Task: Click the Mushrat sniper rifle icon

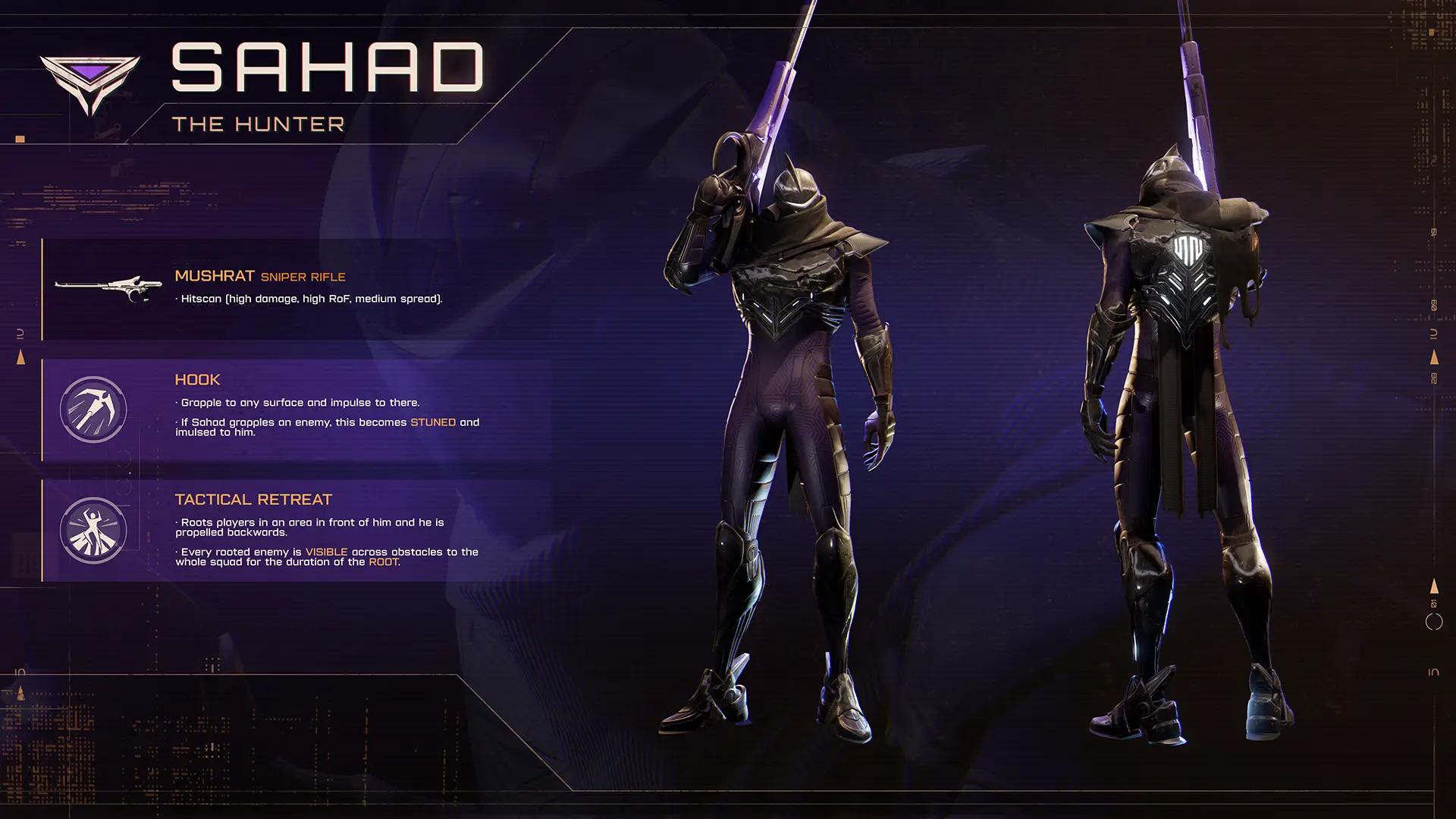Action: [x=108, y=287]
